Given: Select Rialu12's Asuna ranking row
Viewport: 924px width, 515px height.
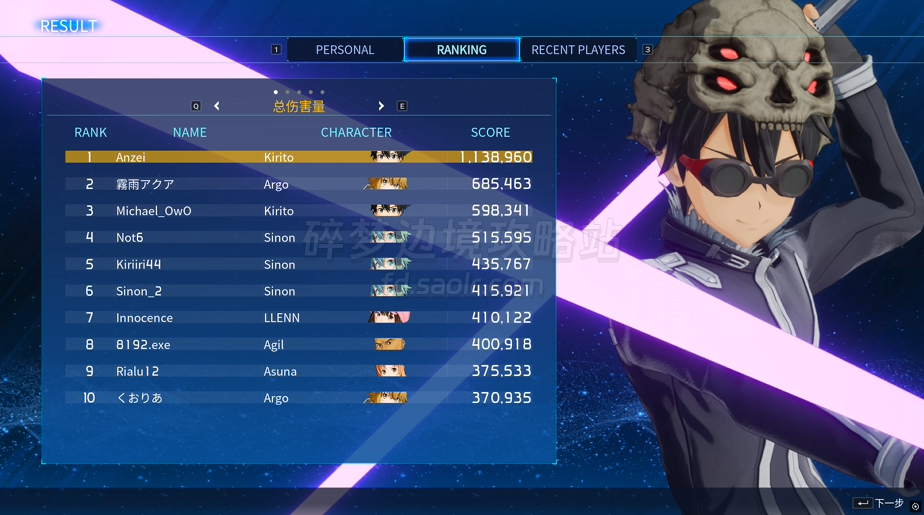Looking at the screenshot, I should pos(298,371).
